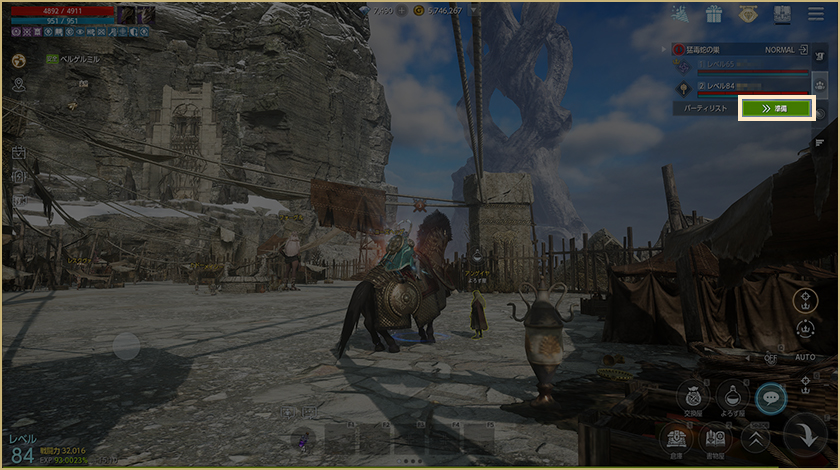Viewport: 840px width, 470px height.
Task: Tap the curved arrow dismount button
Action: pos(804,435)
